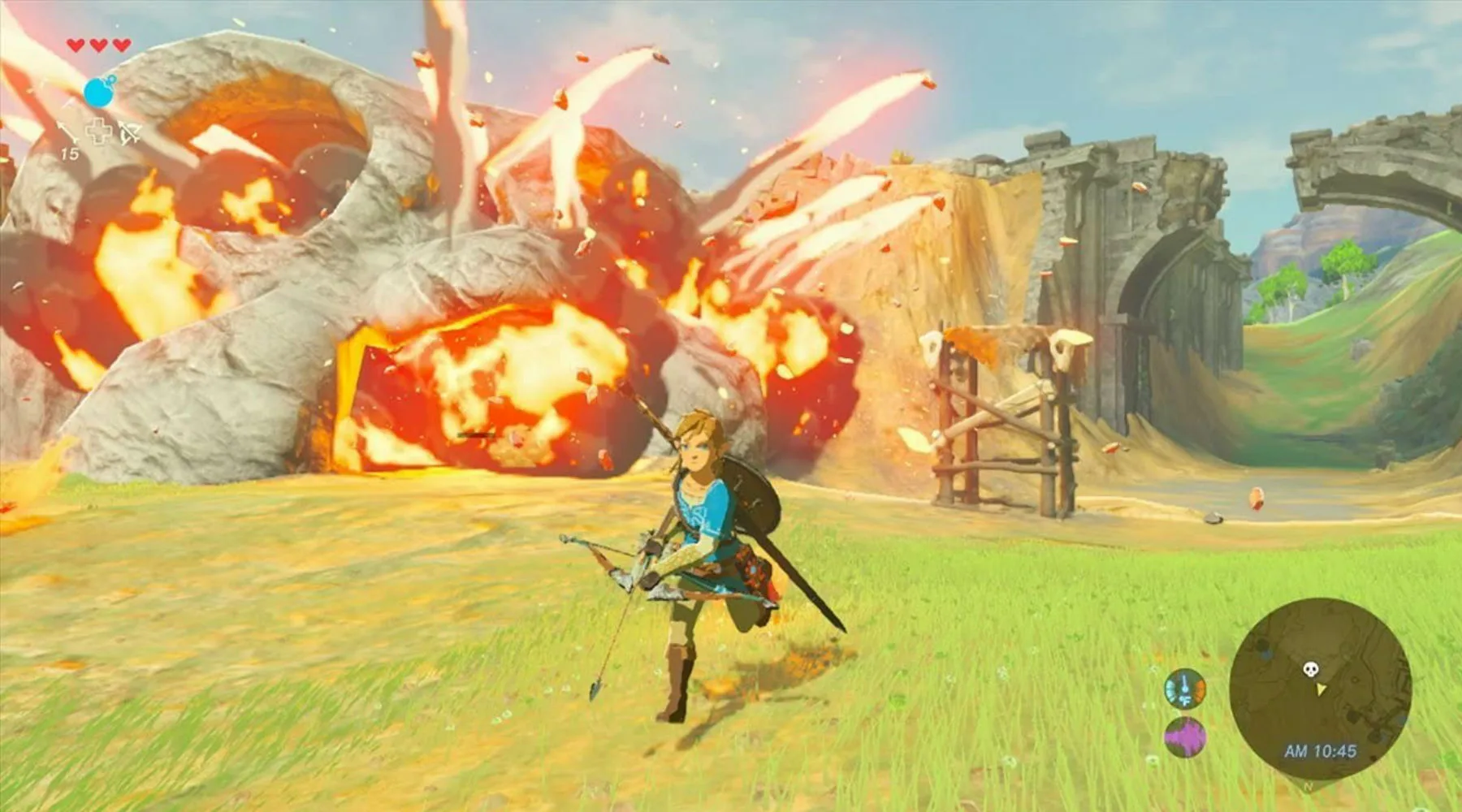
Task: Click the purple noise meter icon
Action: [1184, 738]
